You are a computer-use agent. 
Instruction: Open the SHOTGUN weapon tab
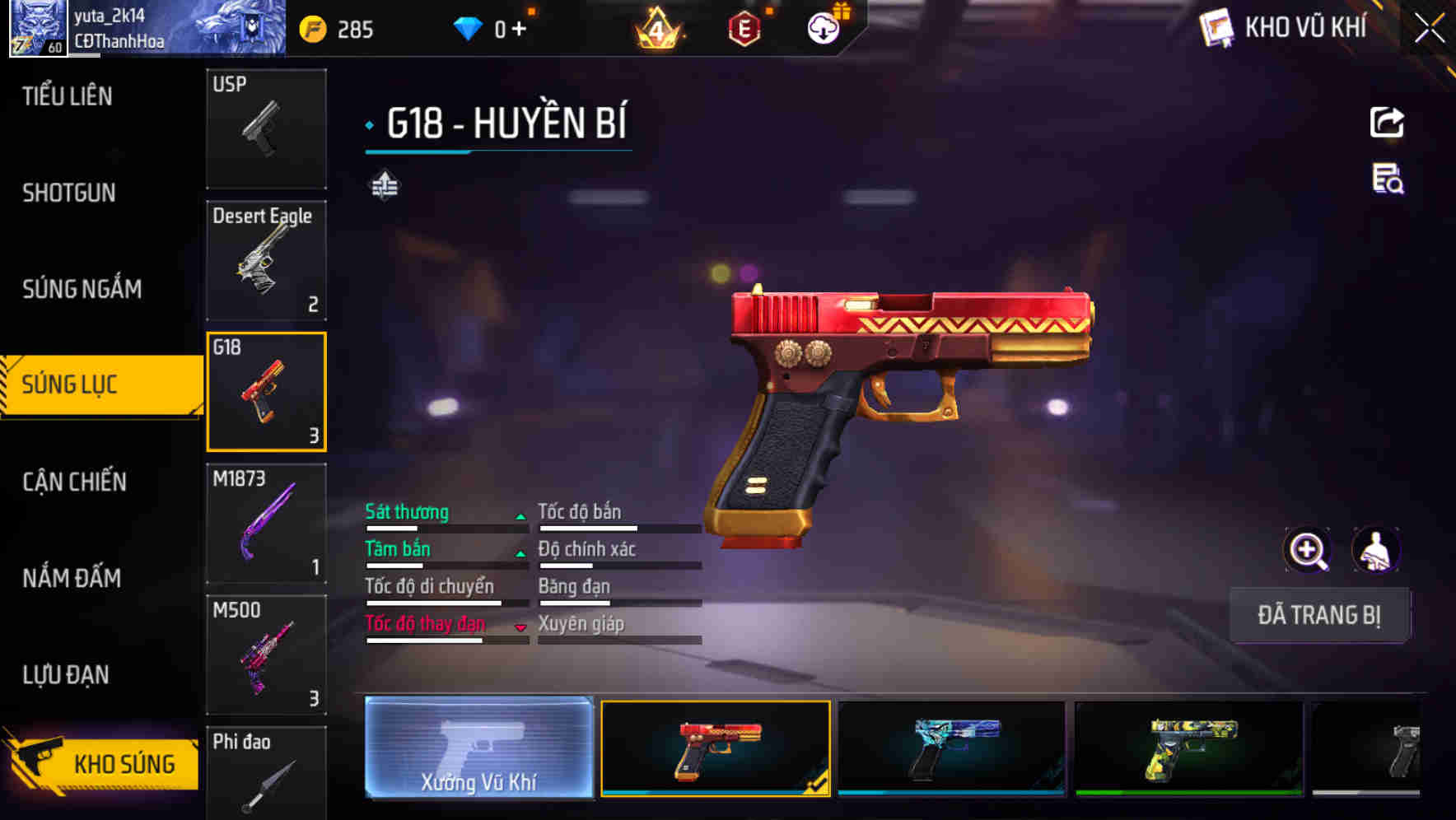pos(69,193)
